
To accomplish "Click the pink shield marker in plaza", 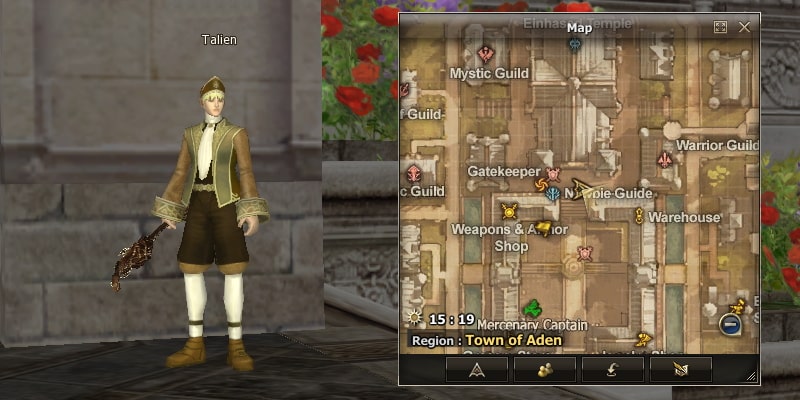I will (586, 253).
